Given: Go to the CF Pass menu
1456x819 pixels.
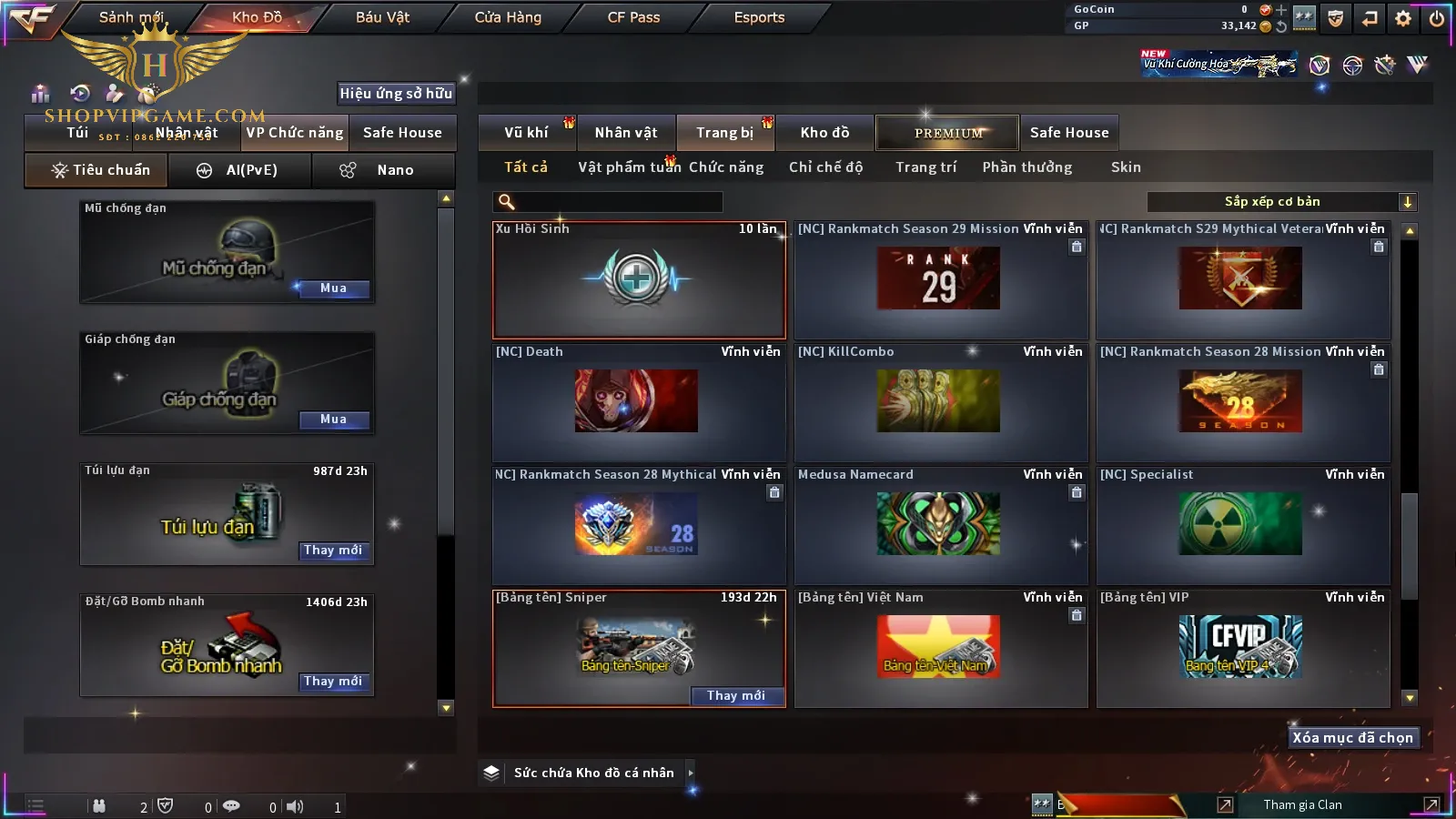Looking at the screenshot, I should click(633, 17).
